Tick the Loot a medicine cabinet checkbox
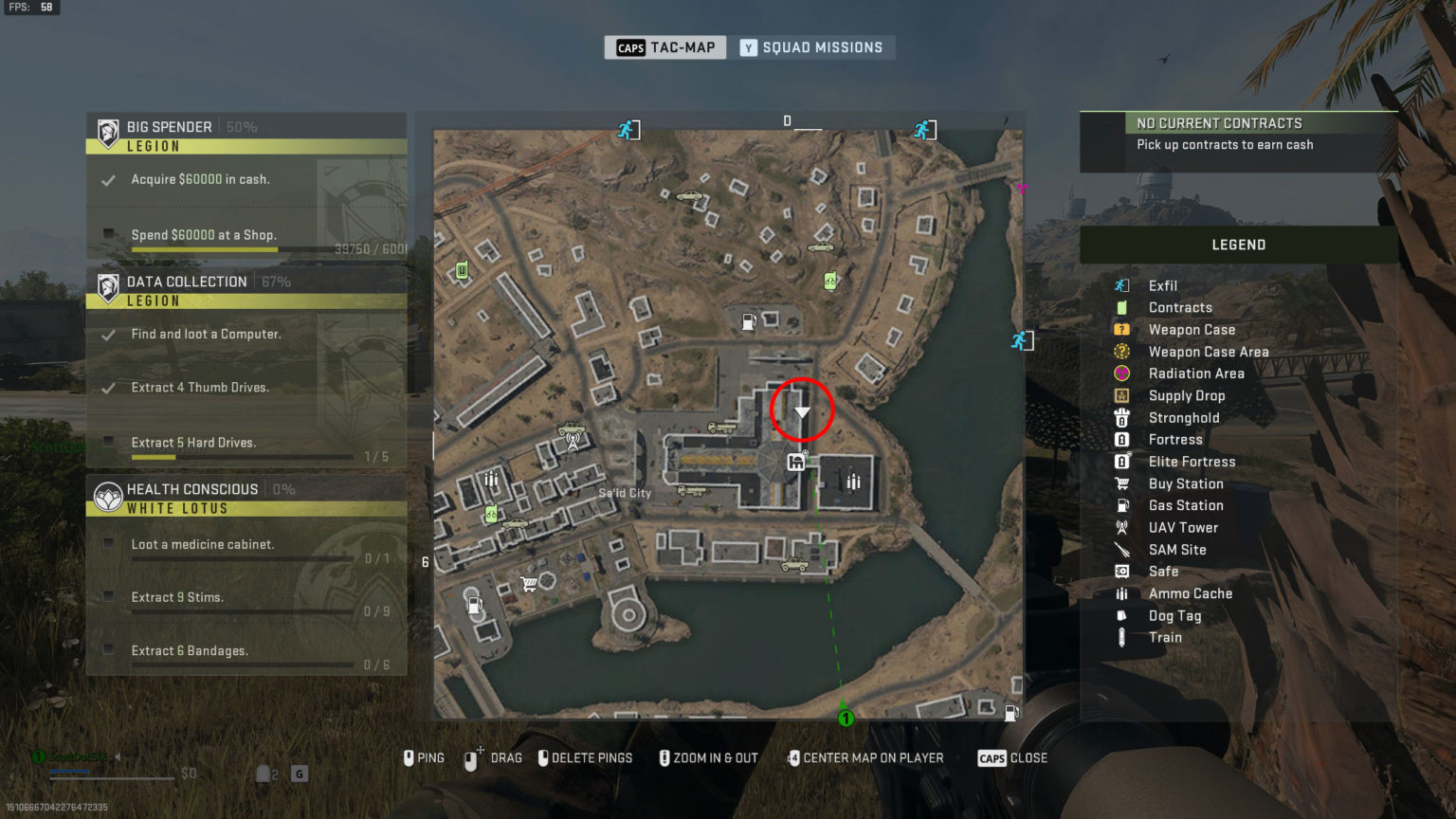Viewport: 1456px width, 819px height. [x=110, y=544]
